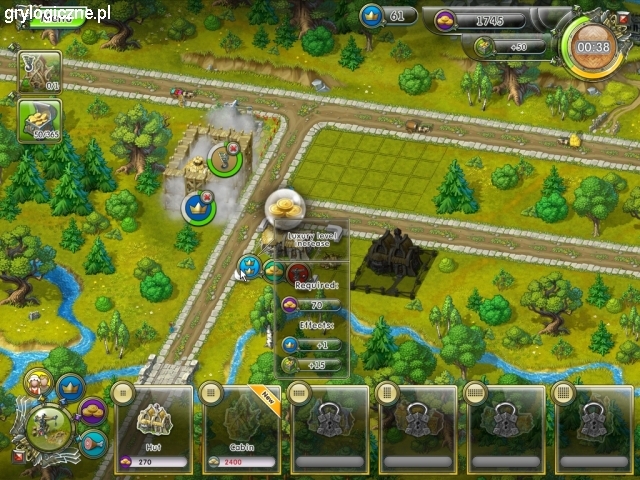640x480 pixels.
Task: Open the tower objective showing 0/1
Action: [x=40, y=70]
